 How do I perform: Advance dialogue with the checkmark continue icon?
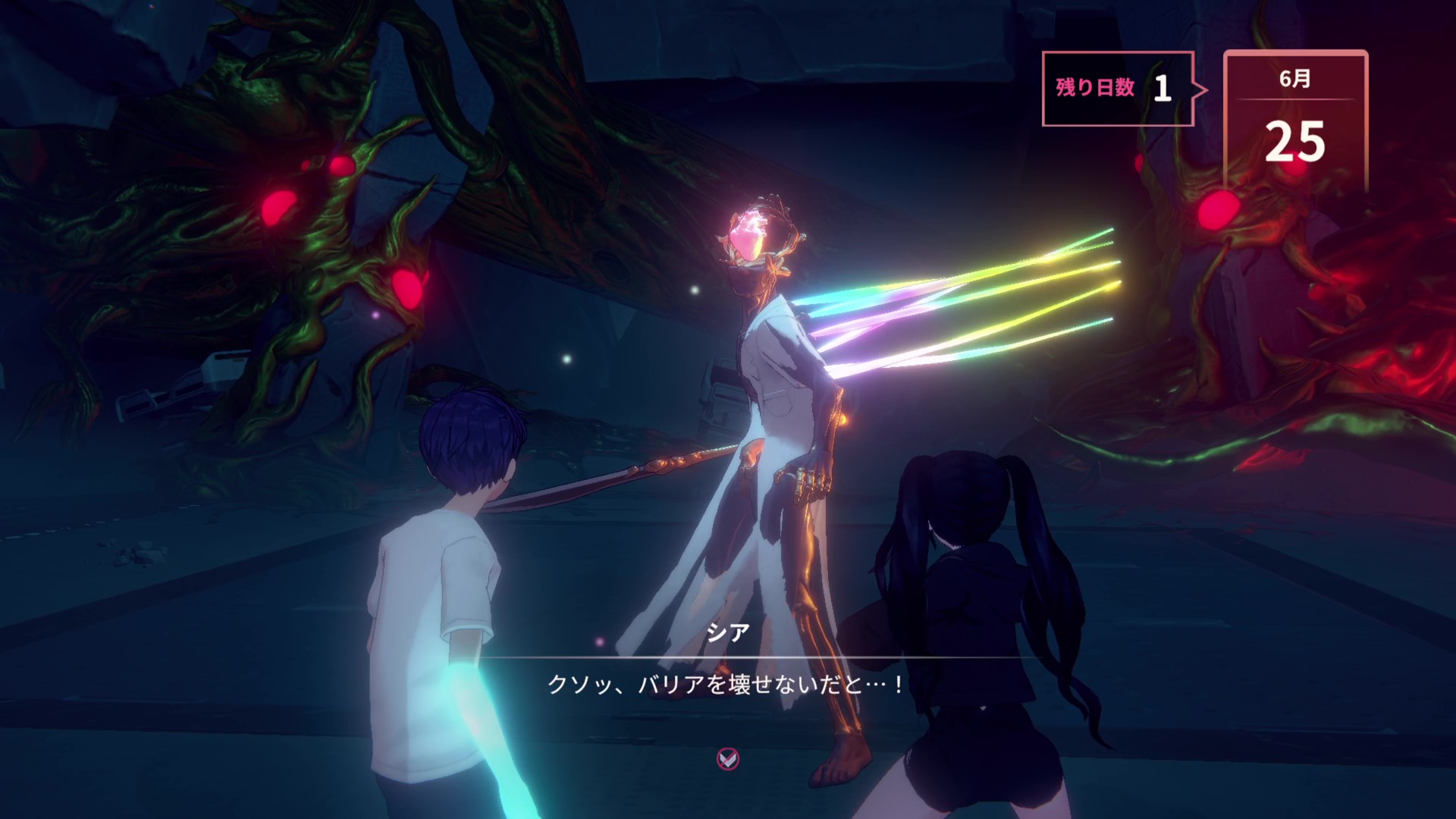pos(728,758)
